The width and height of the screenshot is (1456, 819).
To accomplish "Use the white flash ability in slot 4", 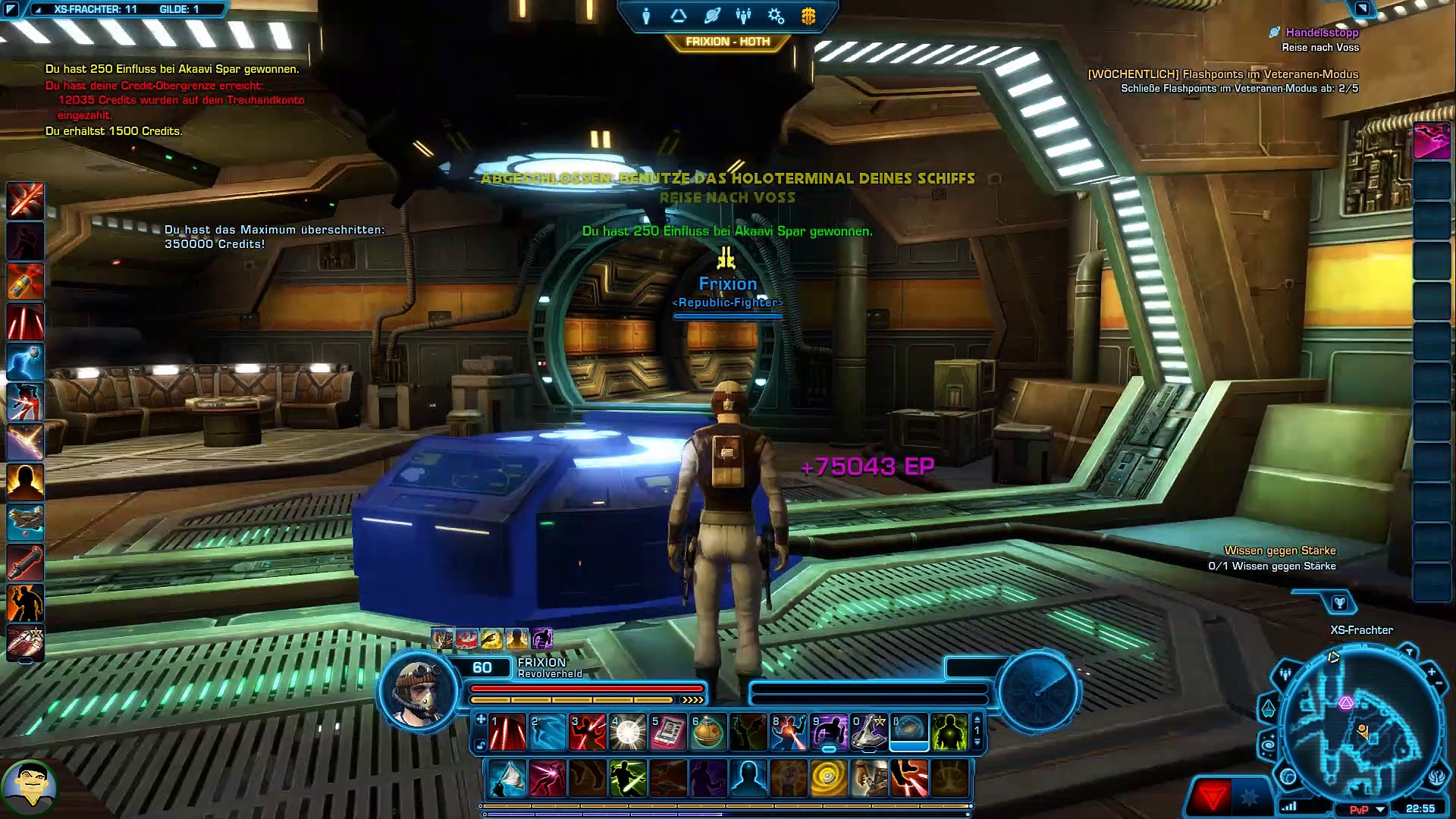I will click(628, 733).
